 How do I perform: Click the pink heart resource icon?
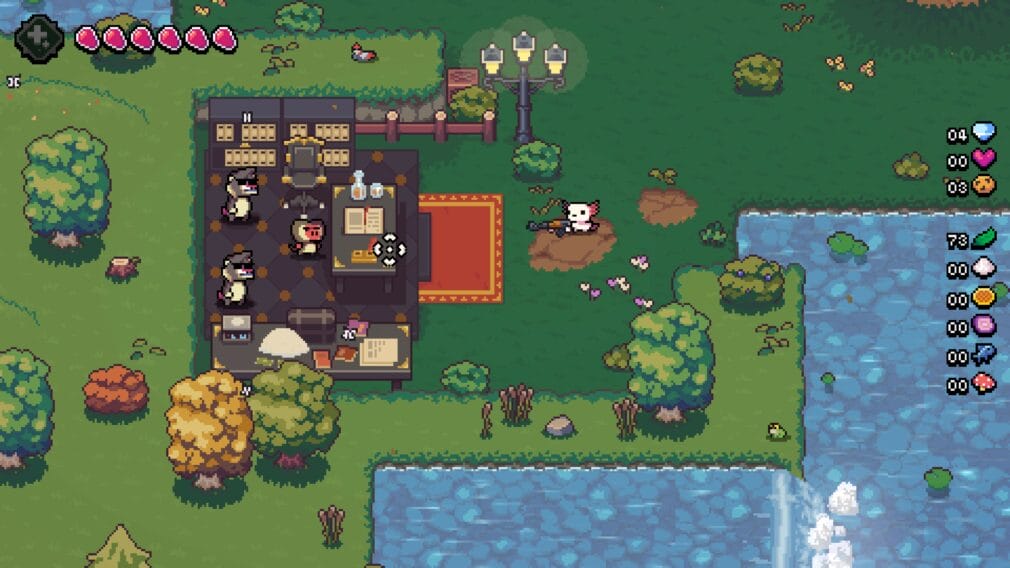984,158
